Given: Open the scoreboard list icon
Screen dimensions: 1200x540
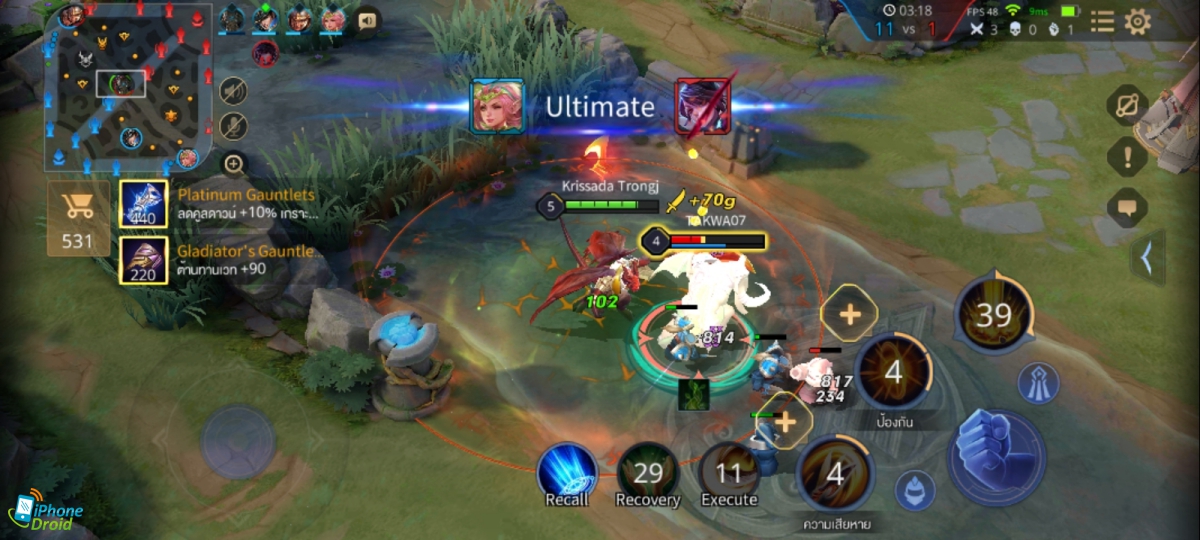Looking at the screenshot, I should 1102,22.
